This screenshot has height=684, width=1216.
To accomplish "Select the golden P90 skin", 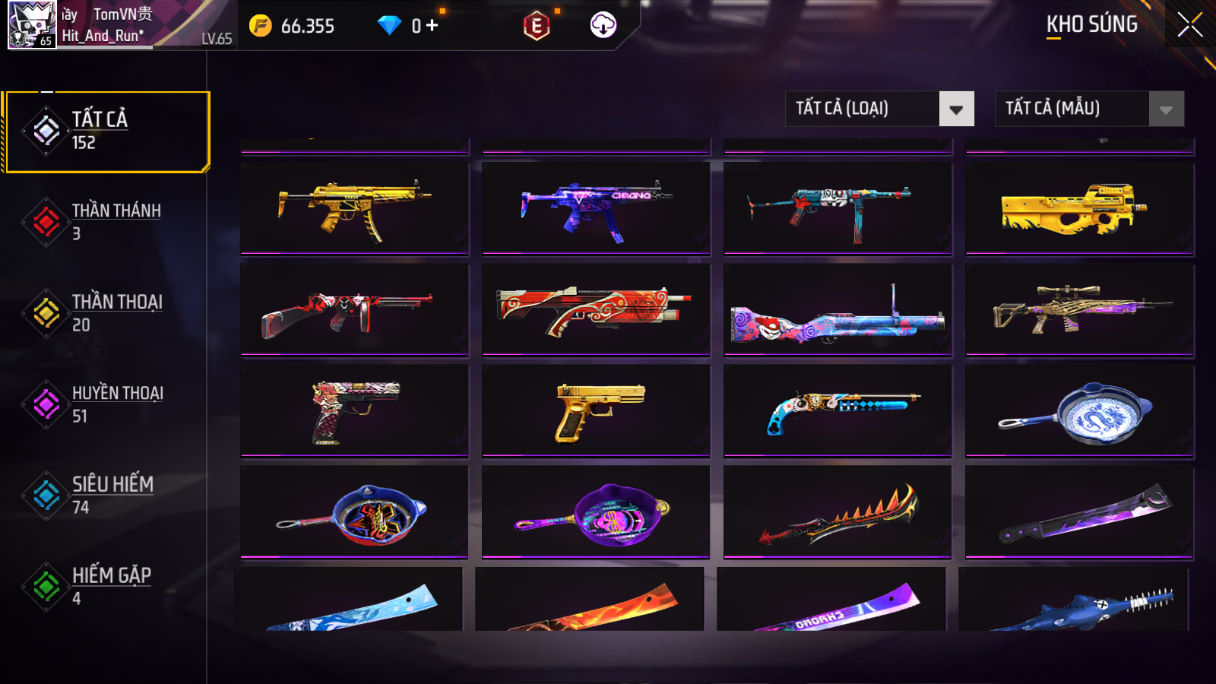I will (1079, 208).
